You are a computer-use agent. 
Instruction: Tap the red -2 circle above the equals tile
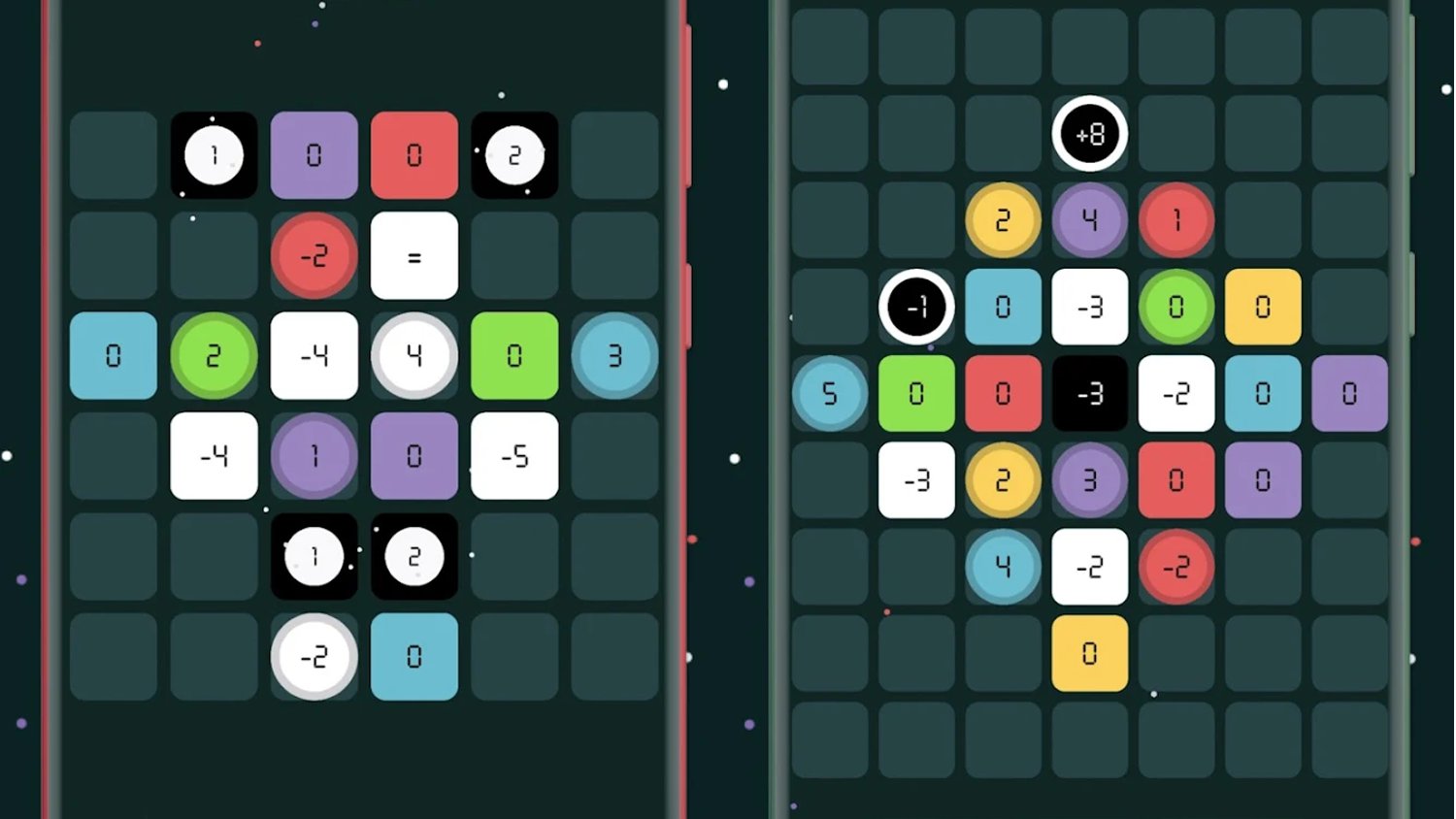point(314,255)
